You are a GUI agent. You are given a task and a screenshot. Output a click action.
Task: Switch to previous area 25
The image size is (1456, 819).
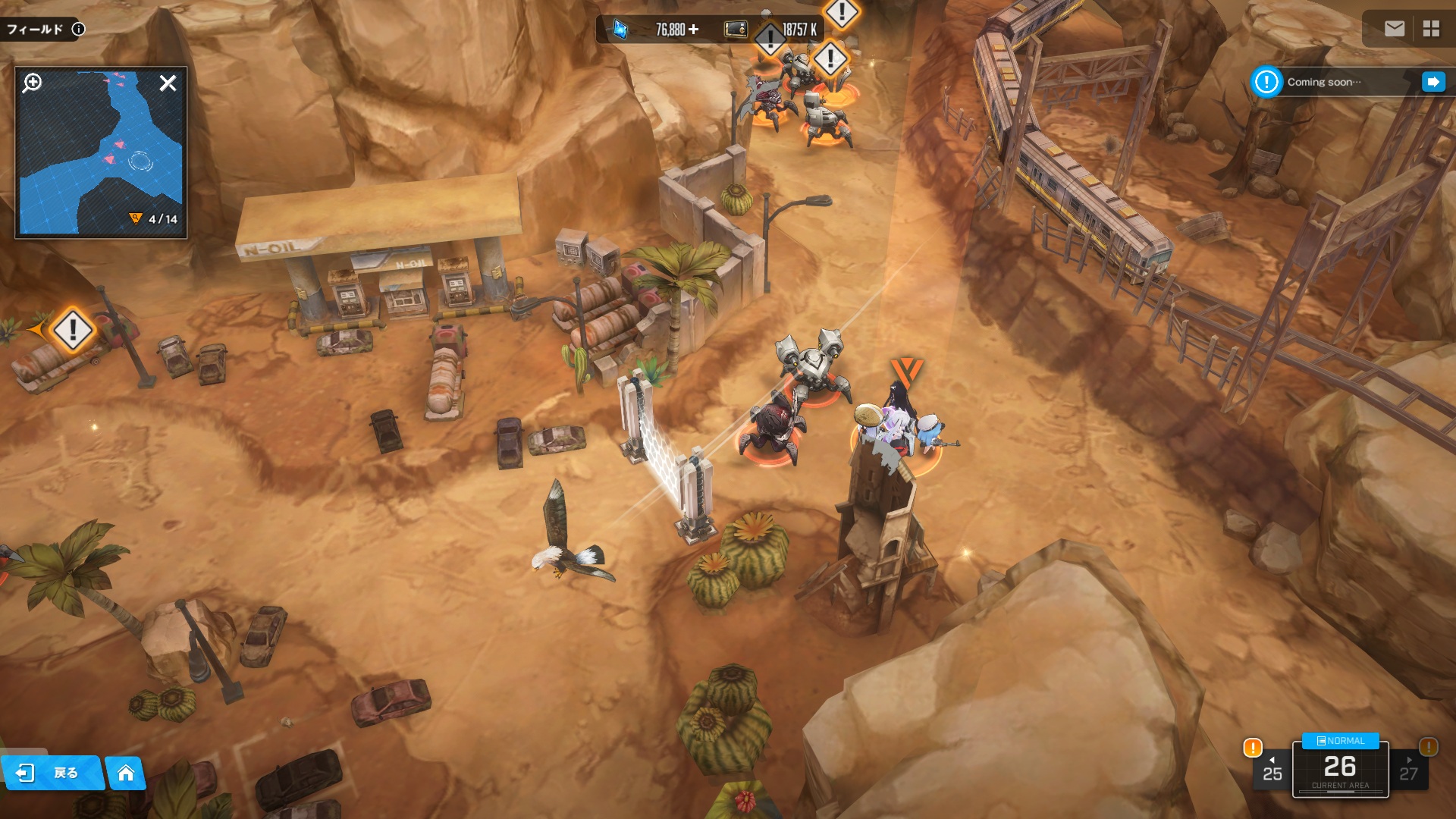(x=1272, y=770)
